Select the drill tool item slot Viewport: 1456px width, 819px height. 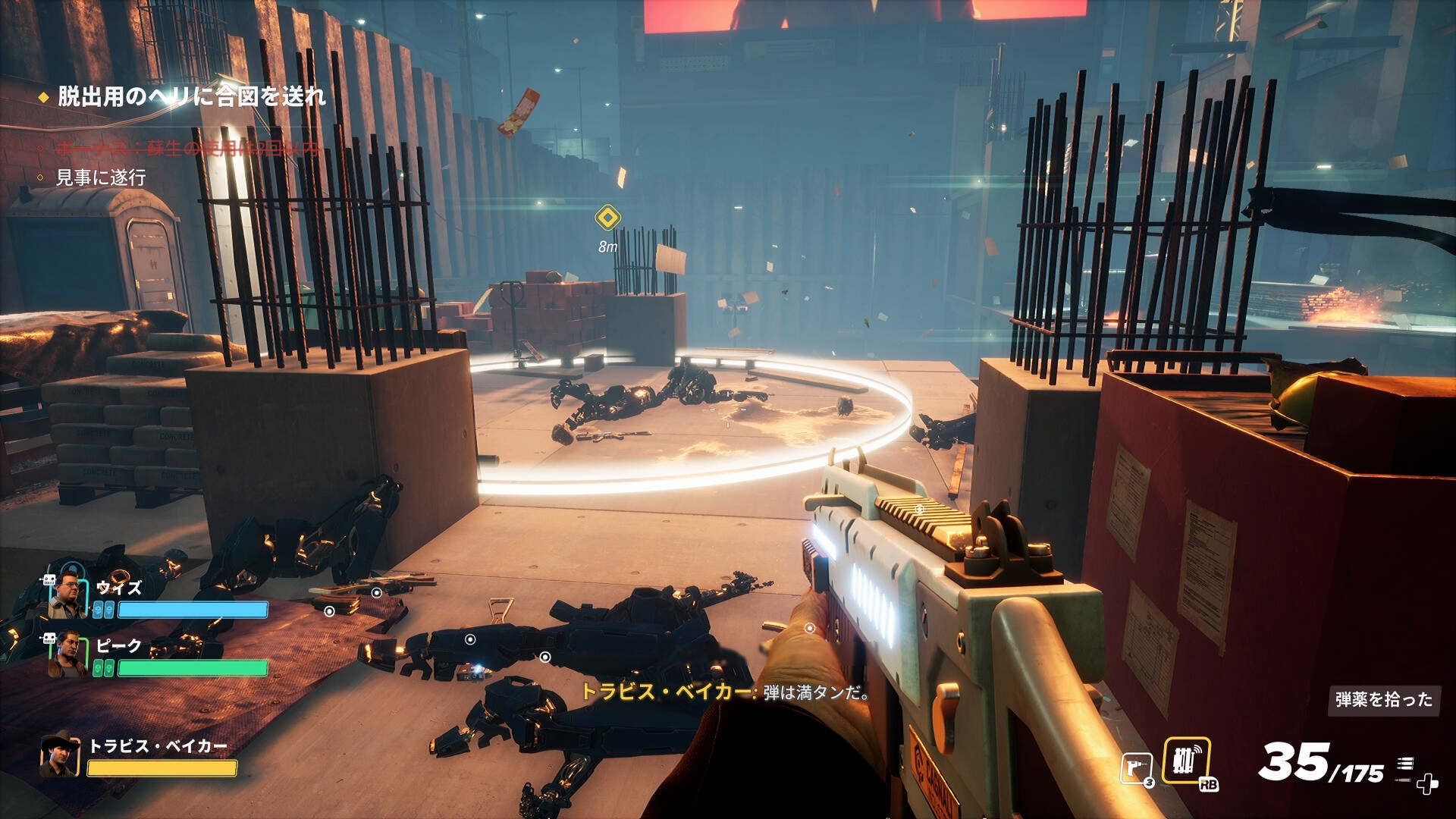(1136, 769)
